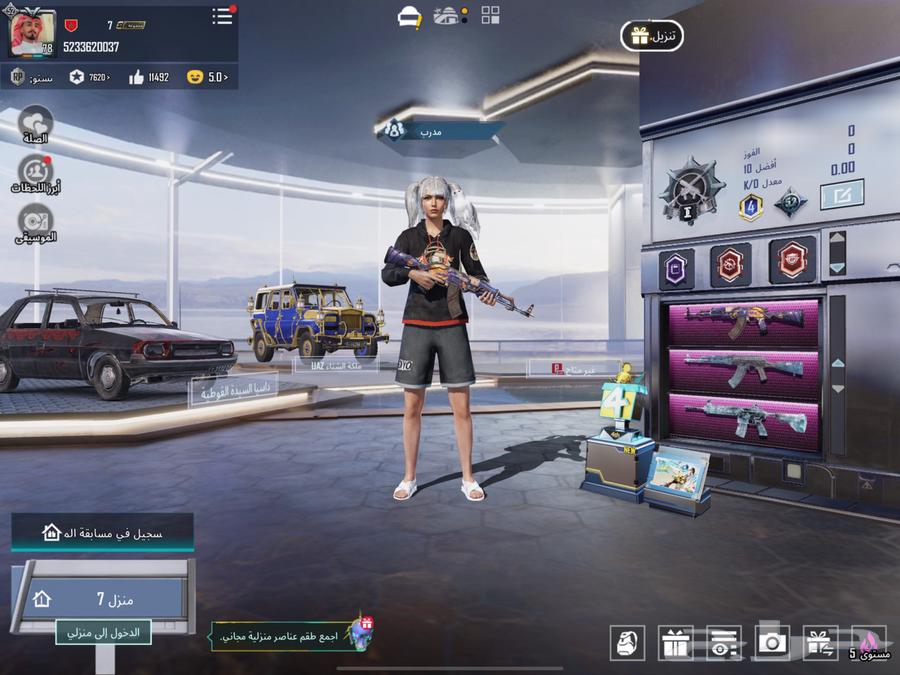Open the RP royale pass badge
This screenshot has height=675, width=900.
click(x=18, y=77)
